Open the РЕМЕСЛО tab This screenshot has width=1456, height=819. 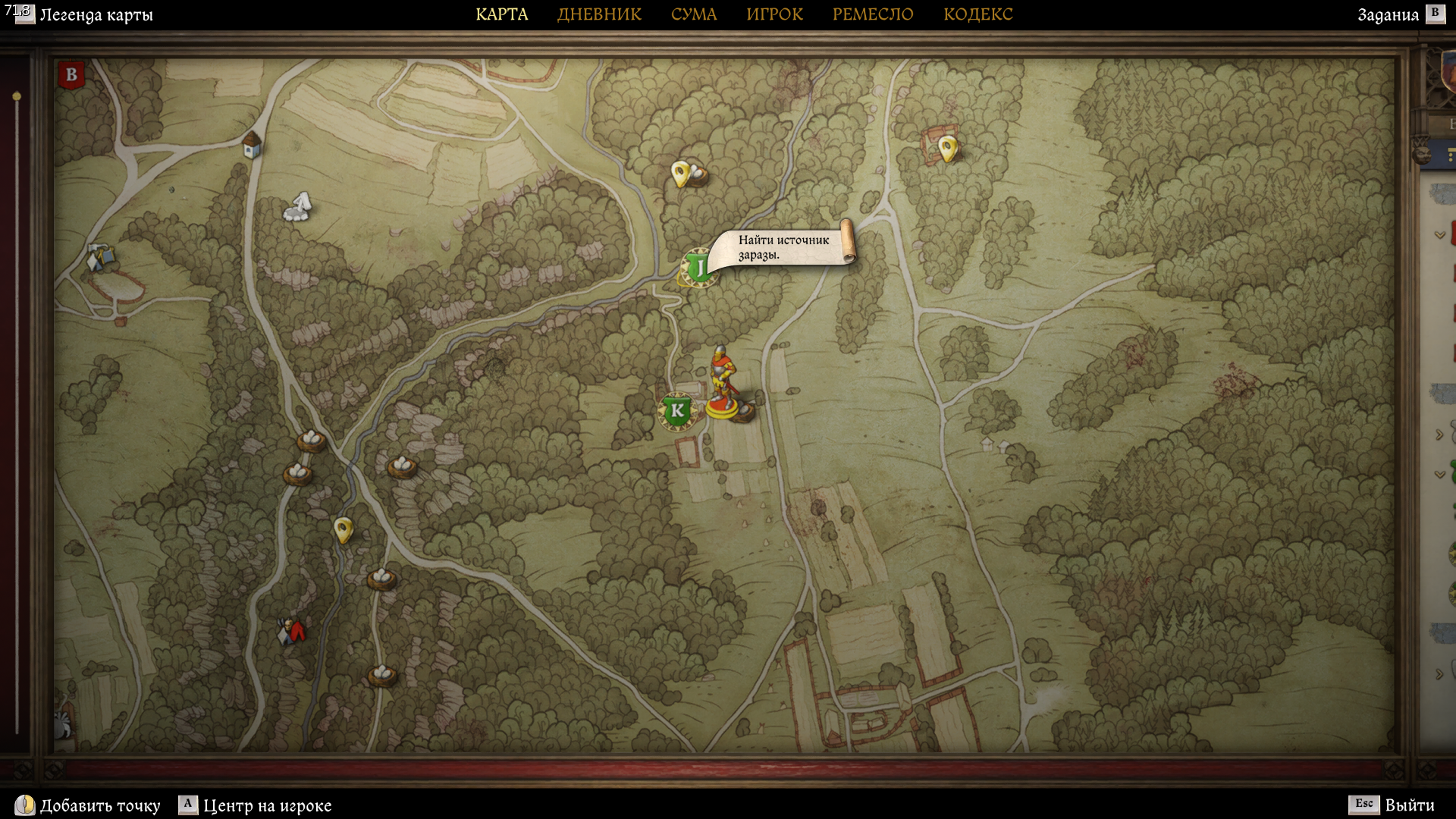pos(873,14)
